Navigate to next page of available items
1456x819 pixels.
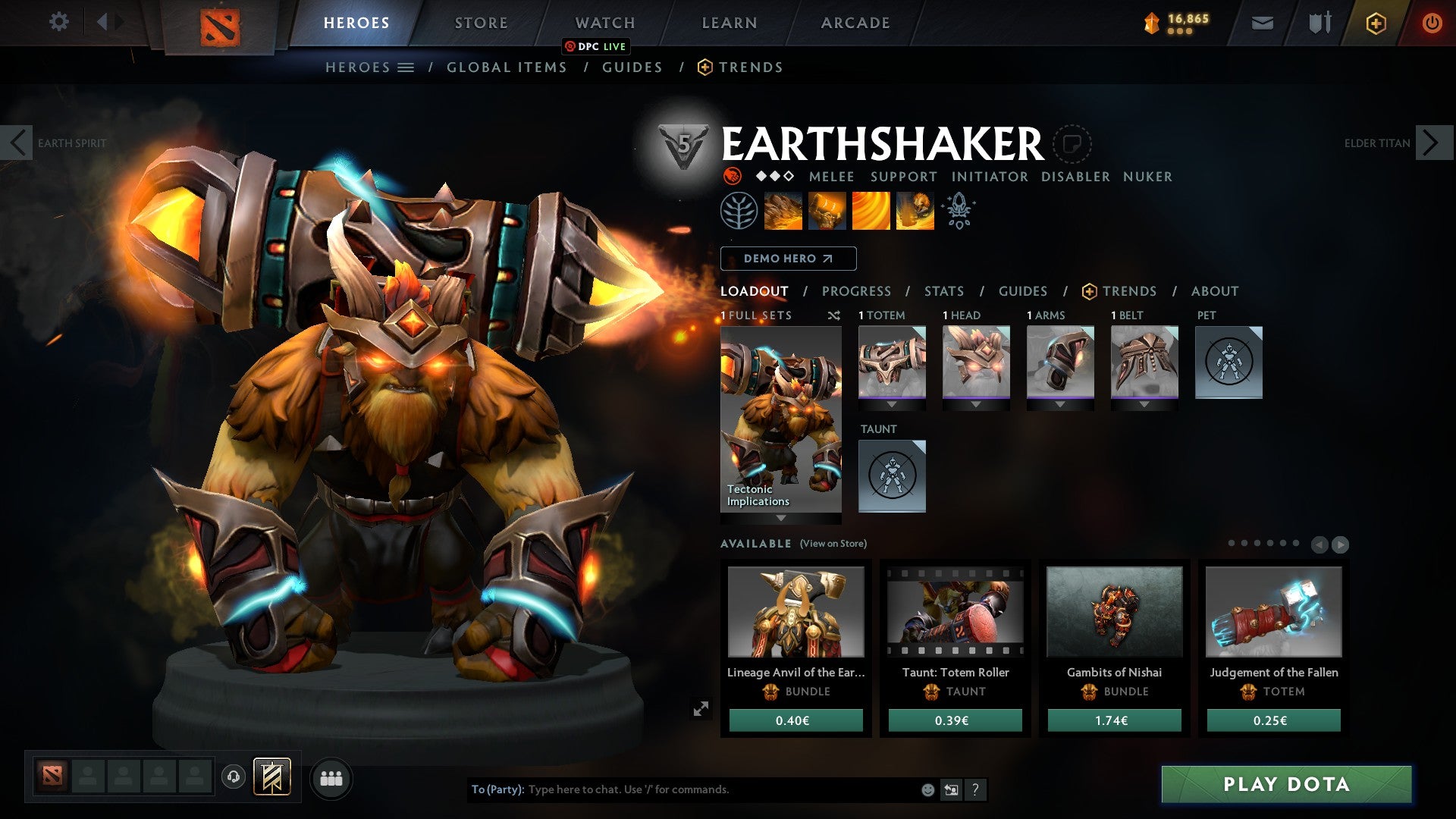[x=1339, y=544]
